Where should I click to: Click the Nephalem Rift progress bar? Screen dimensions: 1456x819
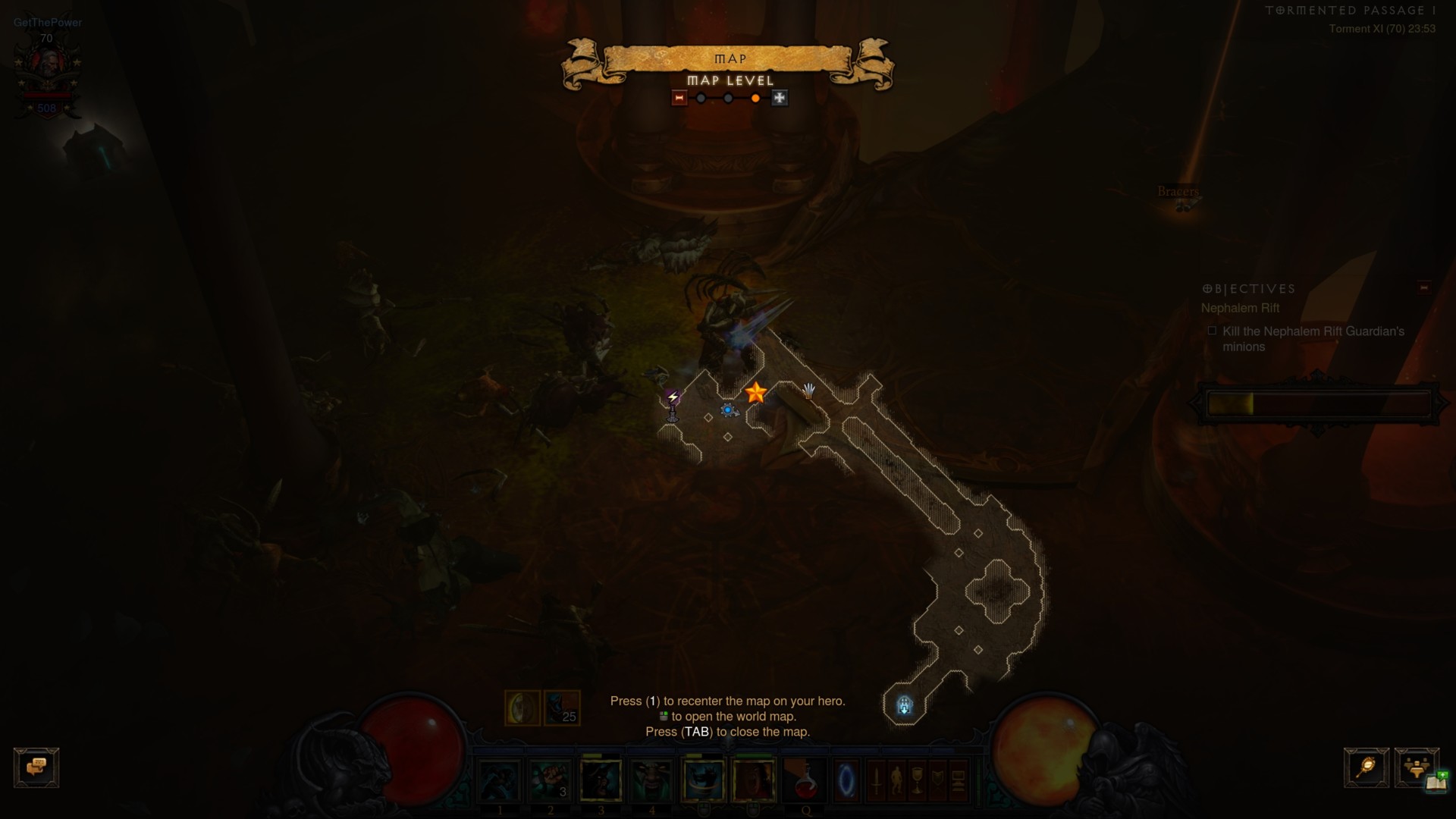pos(1319,404)
